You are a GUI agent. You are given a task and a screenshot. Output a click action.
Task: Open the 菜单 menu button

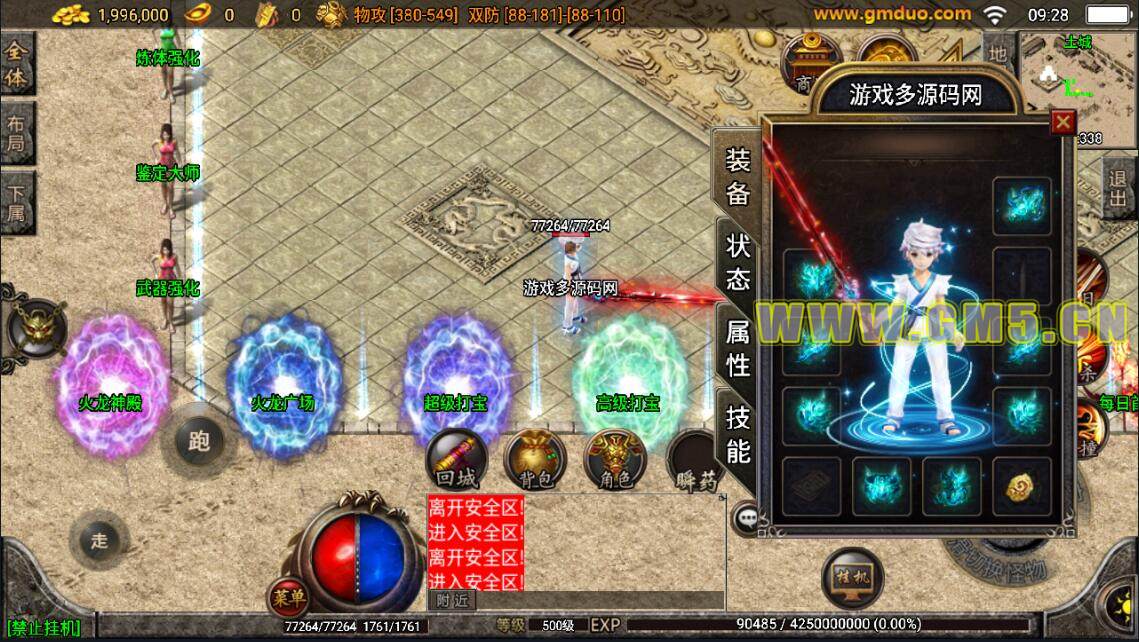coord(288,598)
